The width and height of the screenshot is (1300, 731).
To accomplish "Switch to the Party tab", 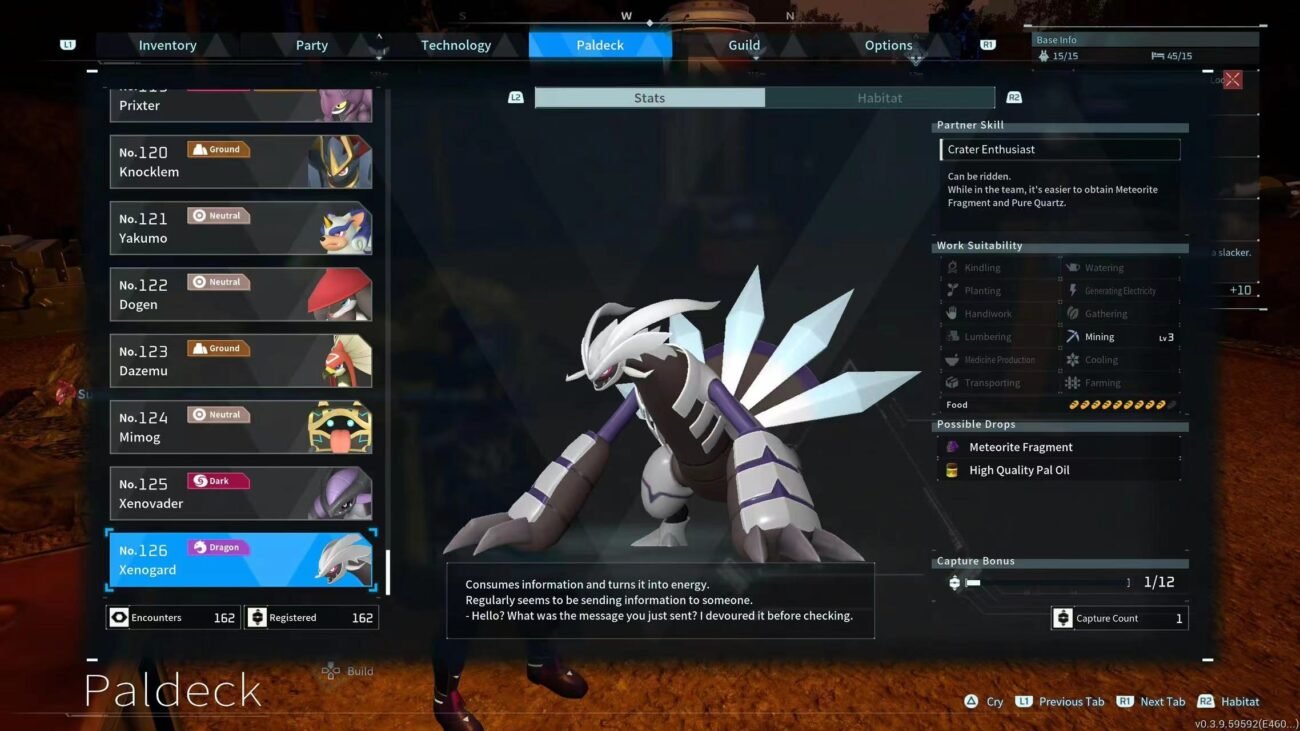I will [311, 45].
